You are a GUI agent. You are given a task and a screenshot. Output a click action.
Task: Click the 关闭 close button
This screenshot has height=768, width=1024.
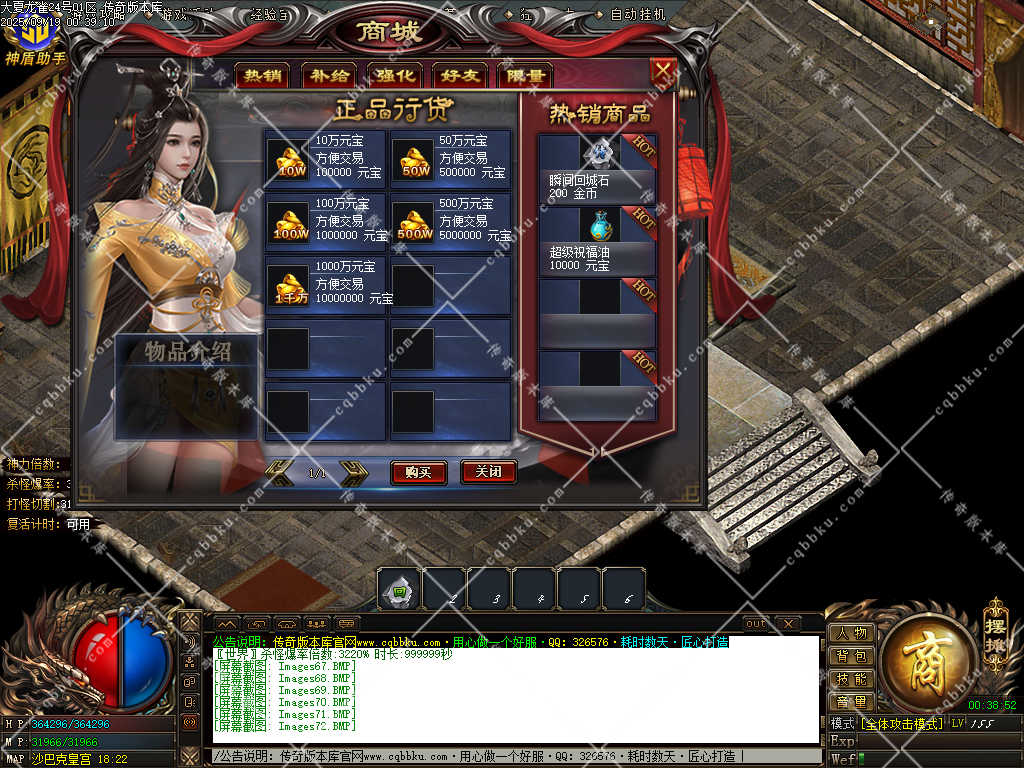tap(488, 472)
